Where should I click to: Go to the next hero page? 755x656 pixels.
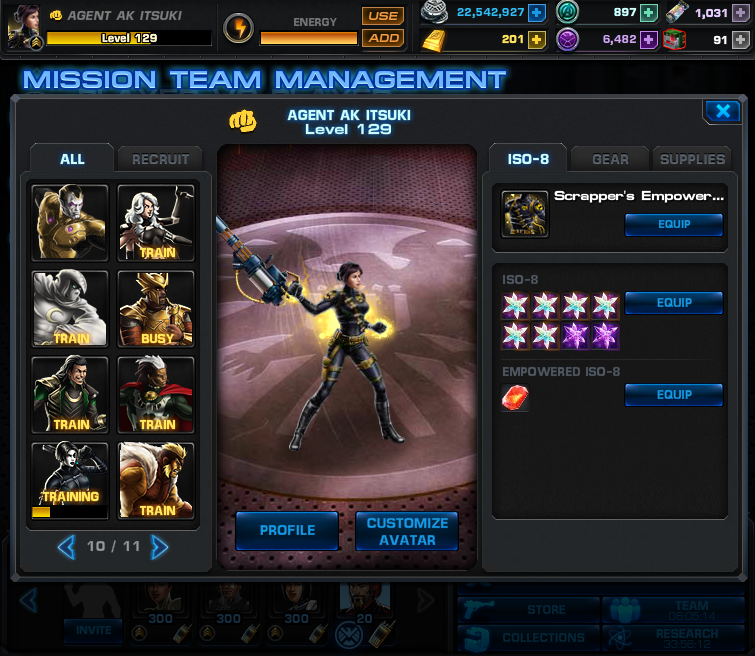(159, 547)
